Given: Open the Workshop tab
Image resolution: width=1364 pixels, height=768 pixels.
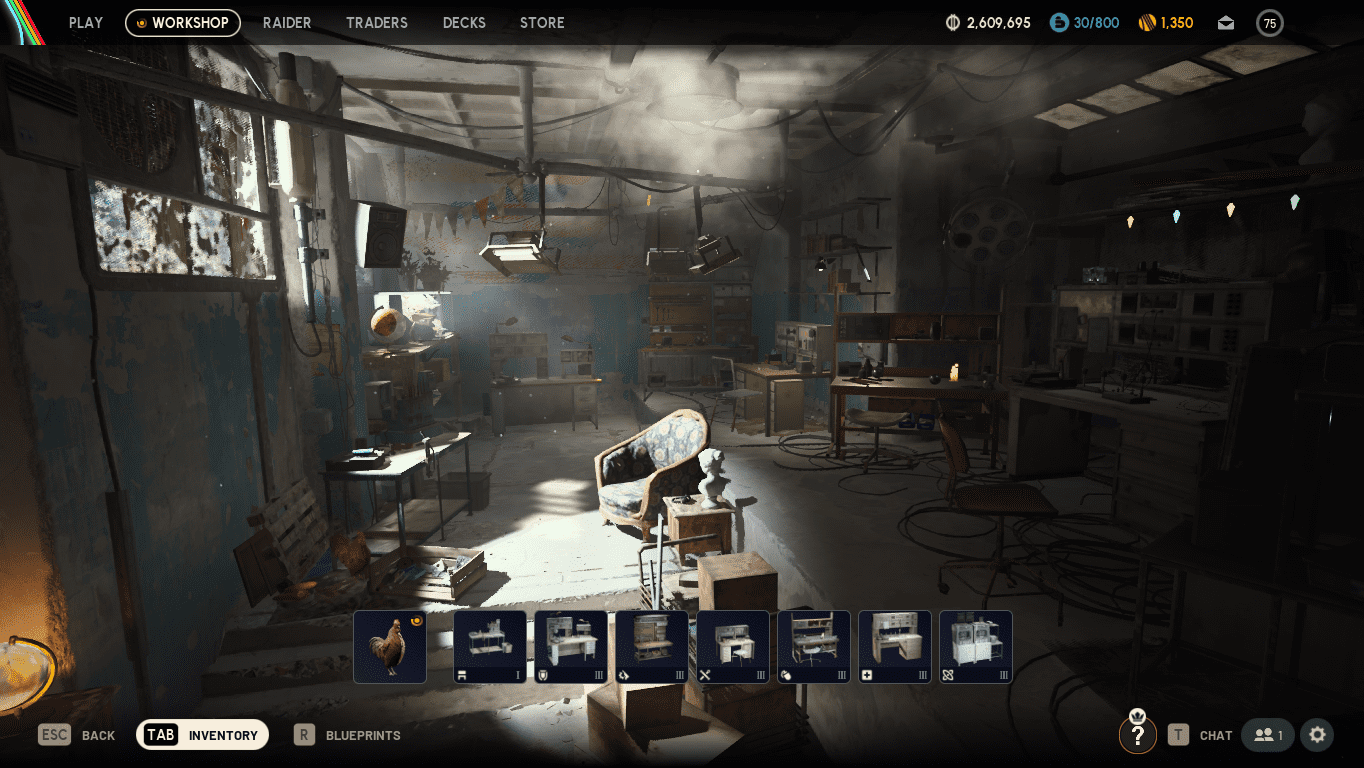Looking at the screenshot, I should [x=183, y=22].
